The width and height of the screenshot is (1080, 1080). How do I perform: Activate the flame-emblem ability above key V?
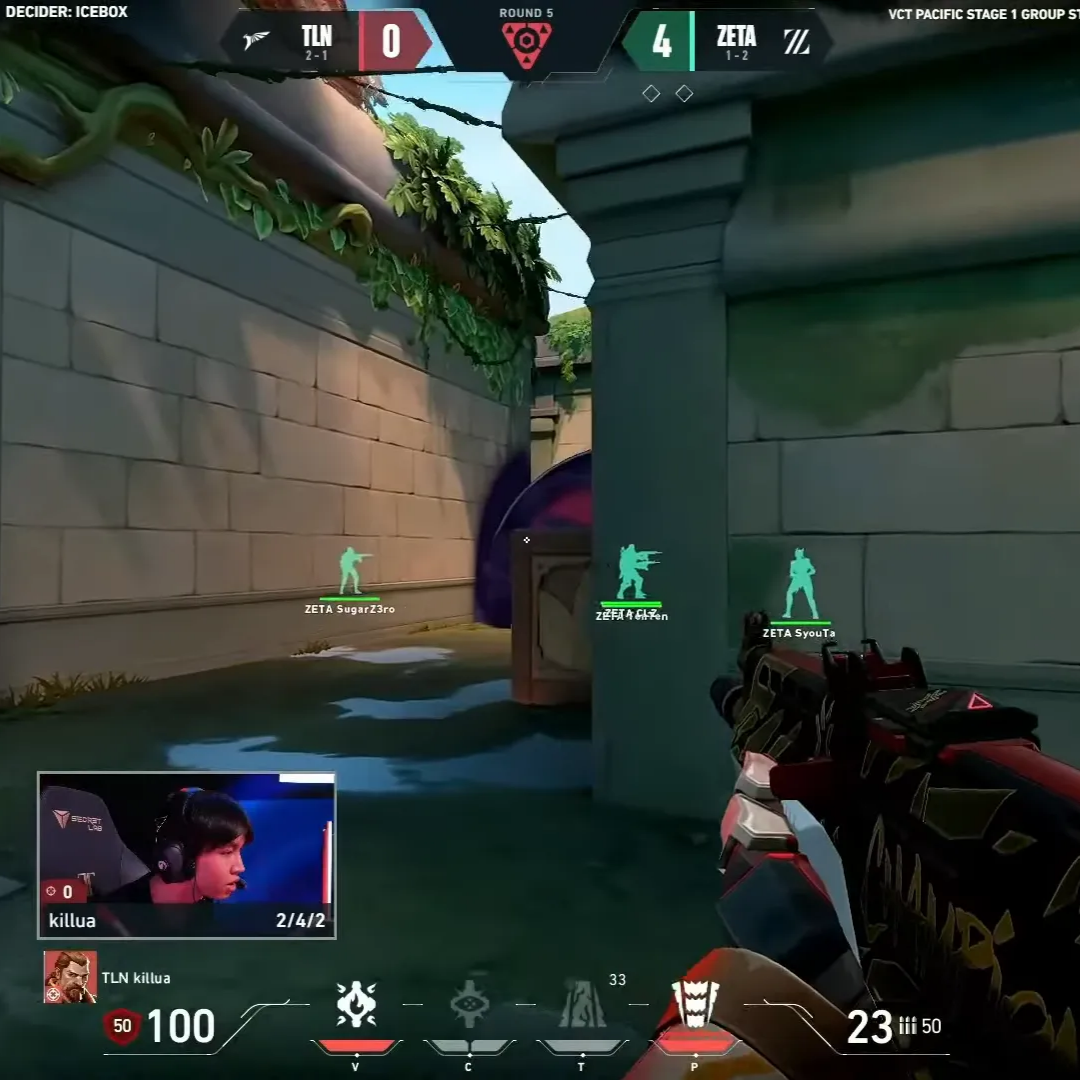pos(356,1004)
